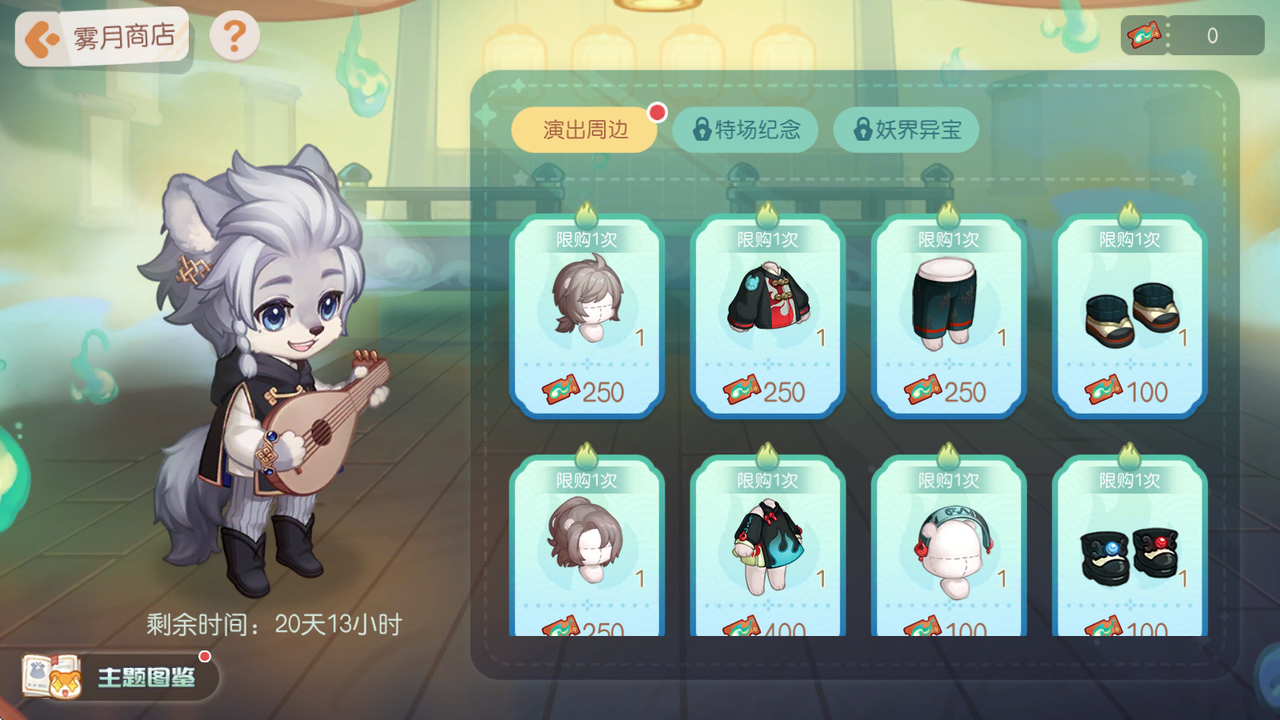Select the locked 特场纪念 tab
1280x720 pixels.
click(x=745, y=130)
